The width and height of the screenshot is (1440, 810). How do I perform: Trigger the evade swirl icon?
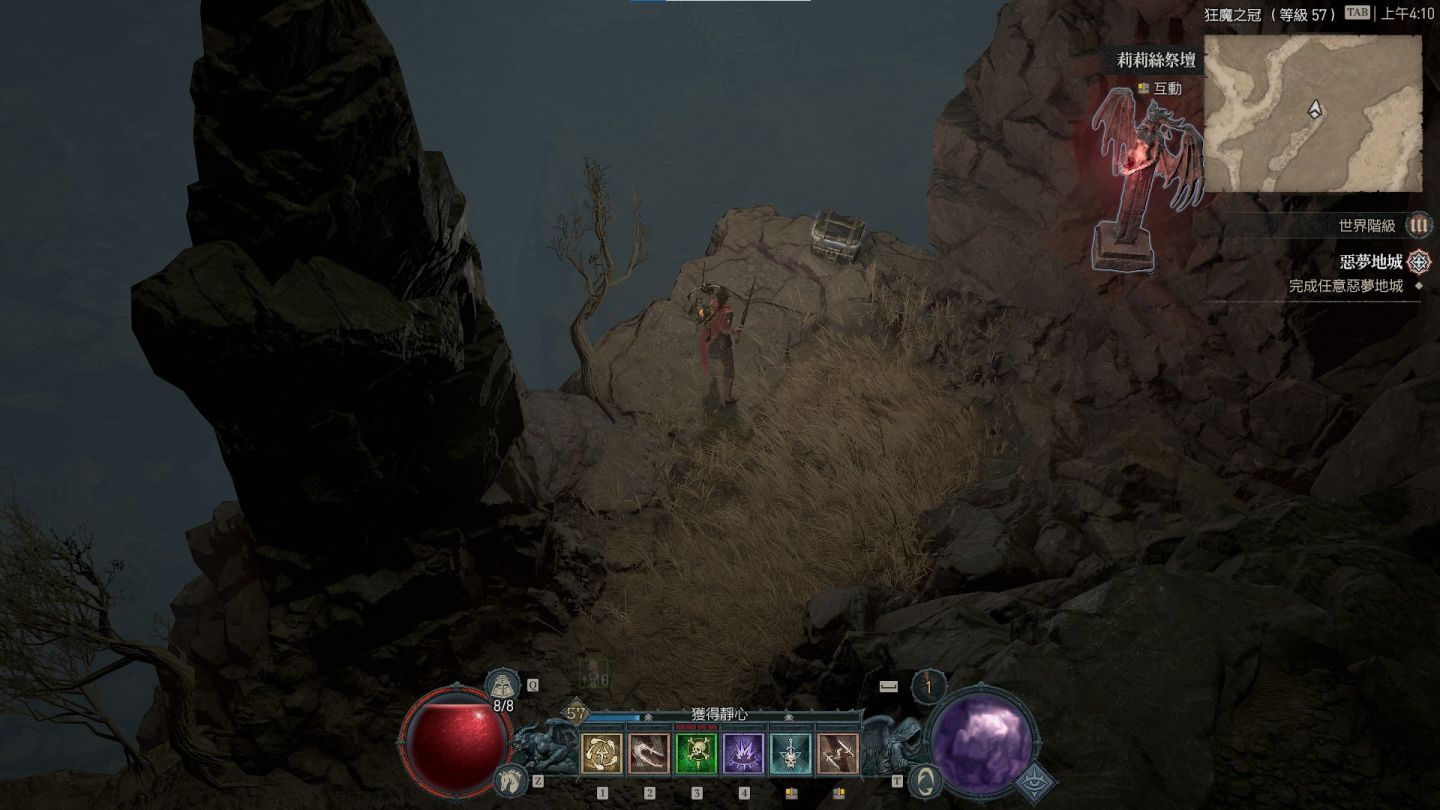pos(926,779)
